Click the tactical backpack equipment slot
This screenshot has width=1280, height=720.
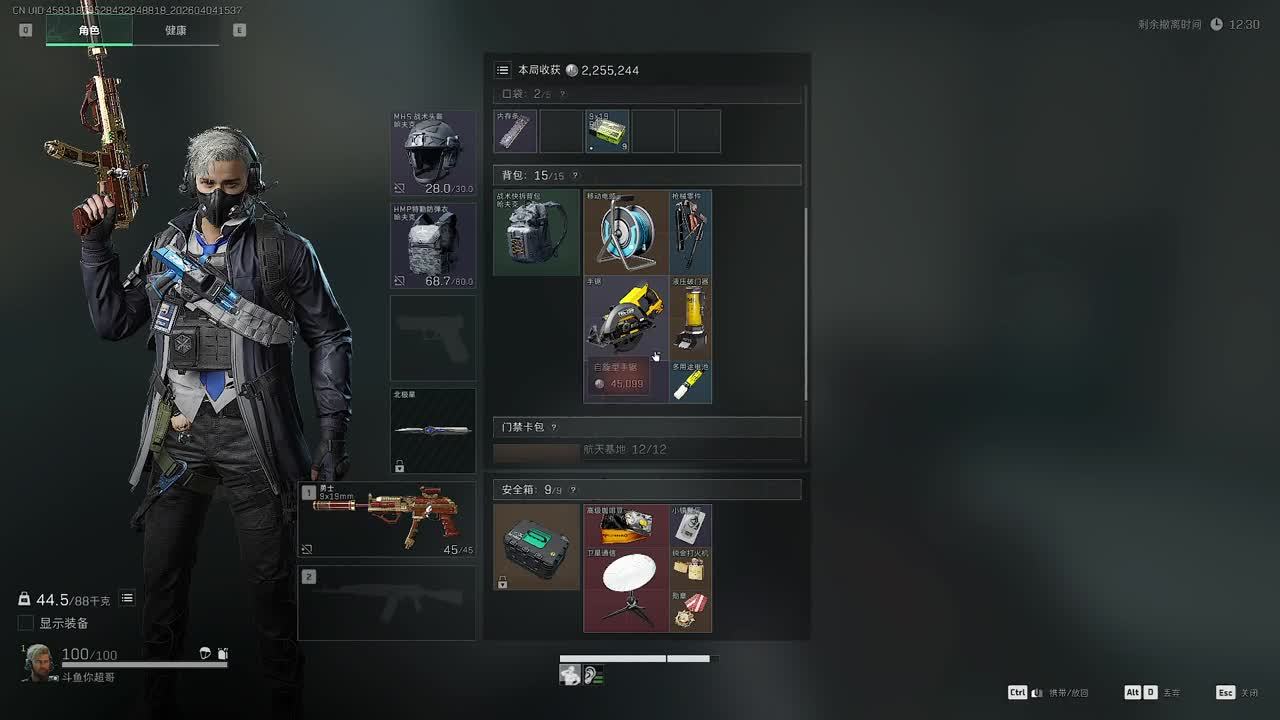[x=536, y=232]
